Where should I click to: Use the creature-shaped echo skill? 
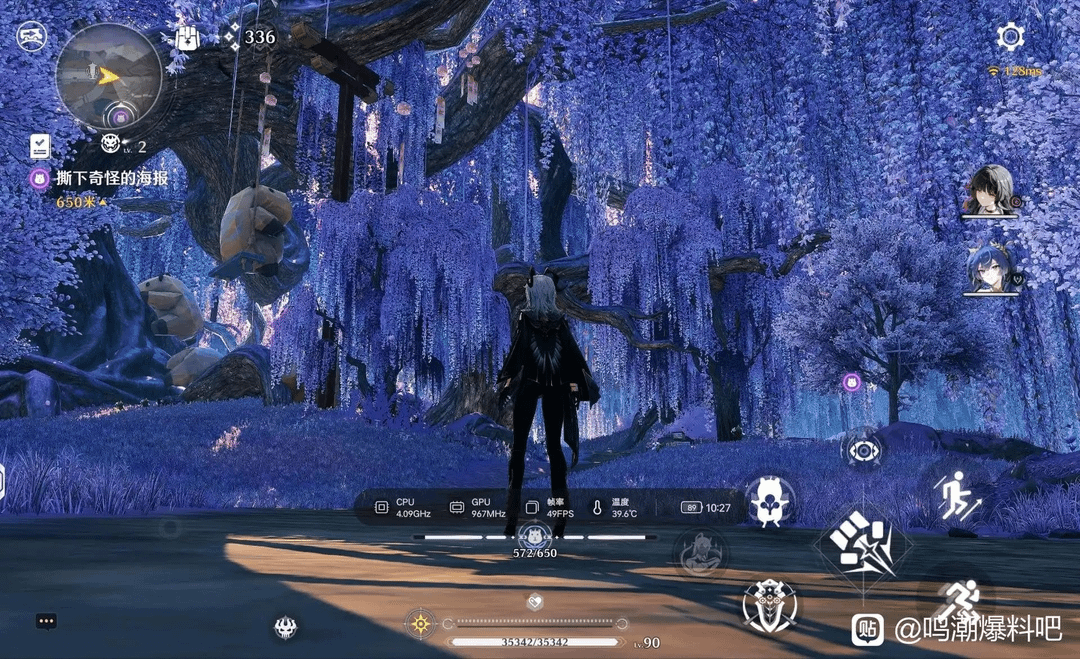[769, 501]
